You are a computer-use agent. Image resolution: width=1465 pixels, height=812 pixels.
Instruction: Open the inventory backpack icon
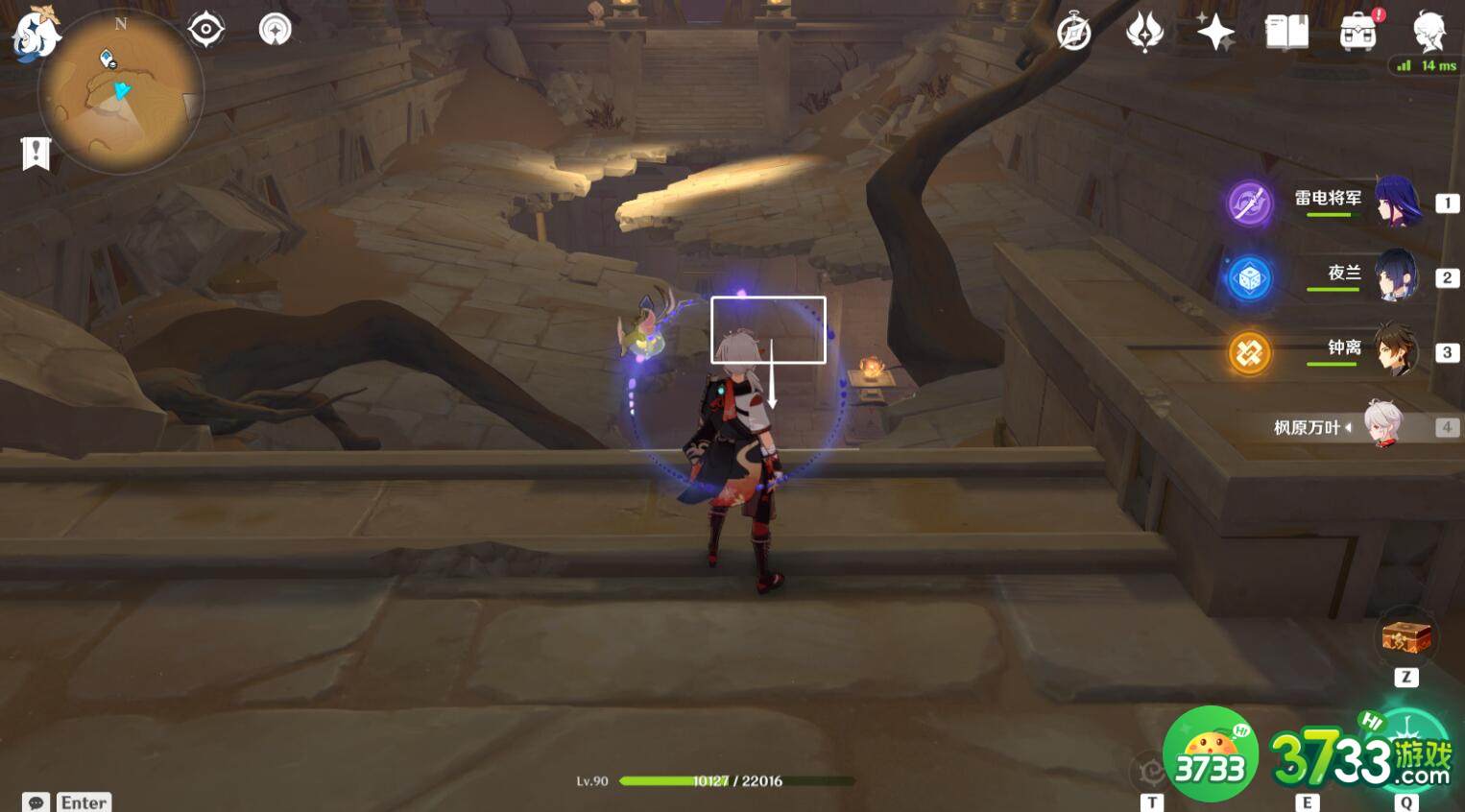tap(1357, 33)
